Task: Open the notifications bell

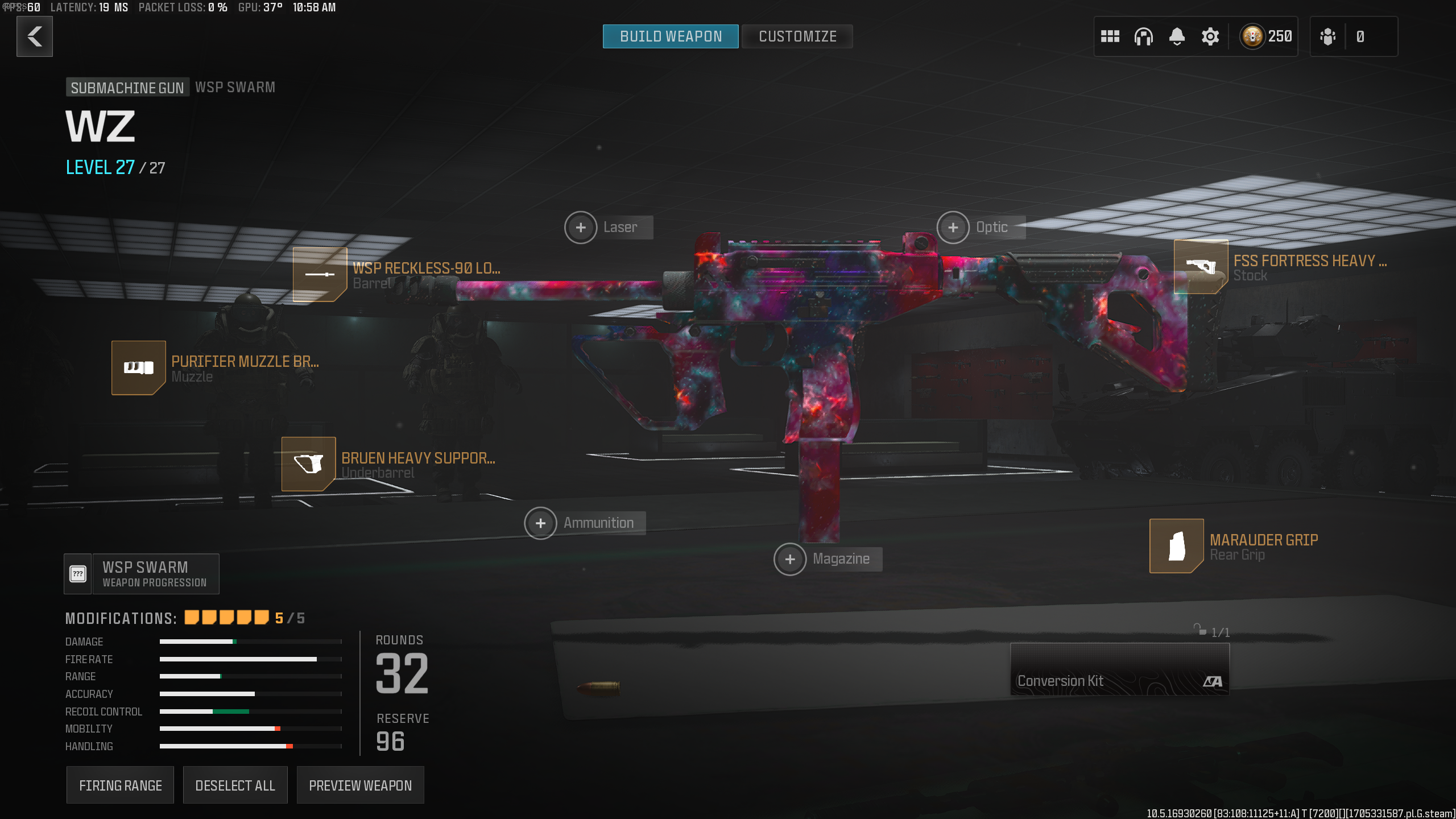Action: coord(1177,36)
